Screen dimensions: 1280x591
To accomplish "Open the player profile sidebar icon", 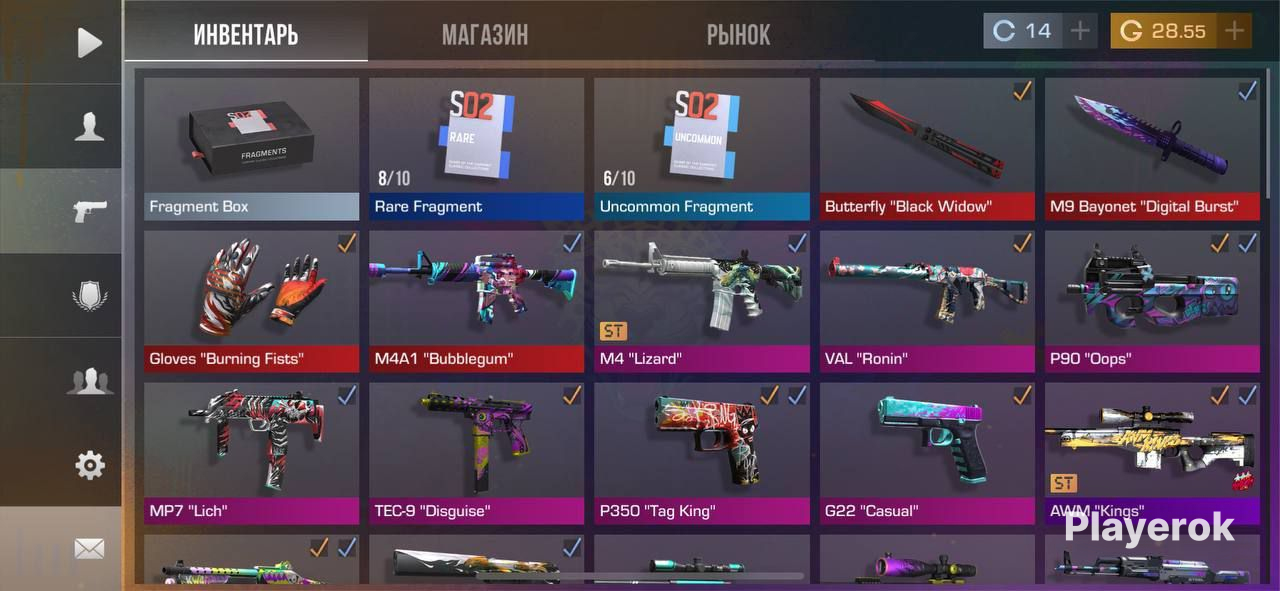I will 89,127.
